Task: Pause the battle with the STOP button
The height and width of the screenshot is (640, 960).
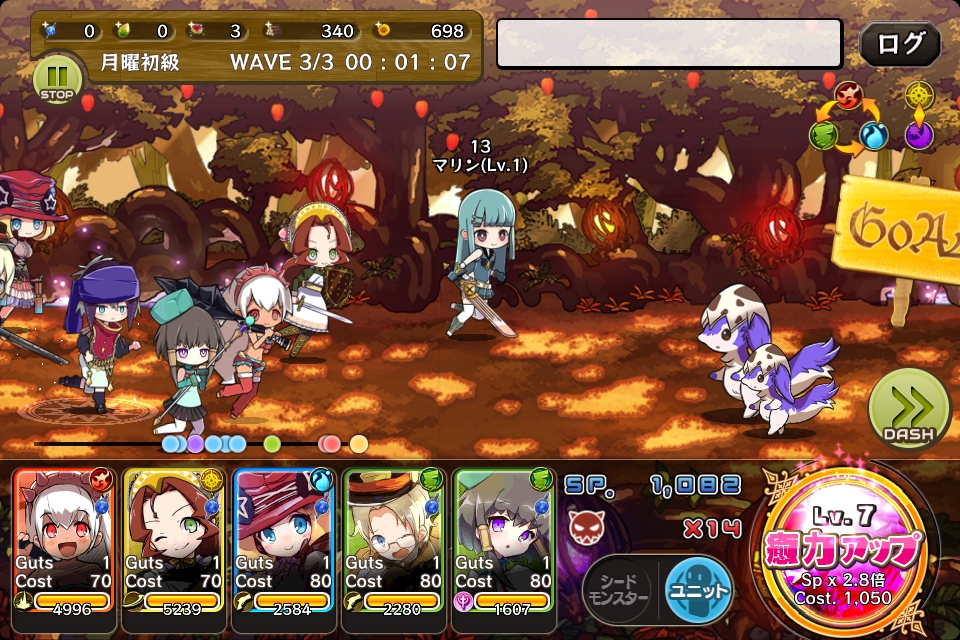Action: [55, 80]
